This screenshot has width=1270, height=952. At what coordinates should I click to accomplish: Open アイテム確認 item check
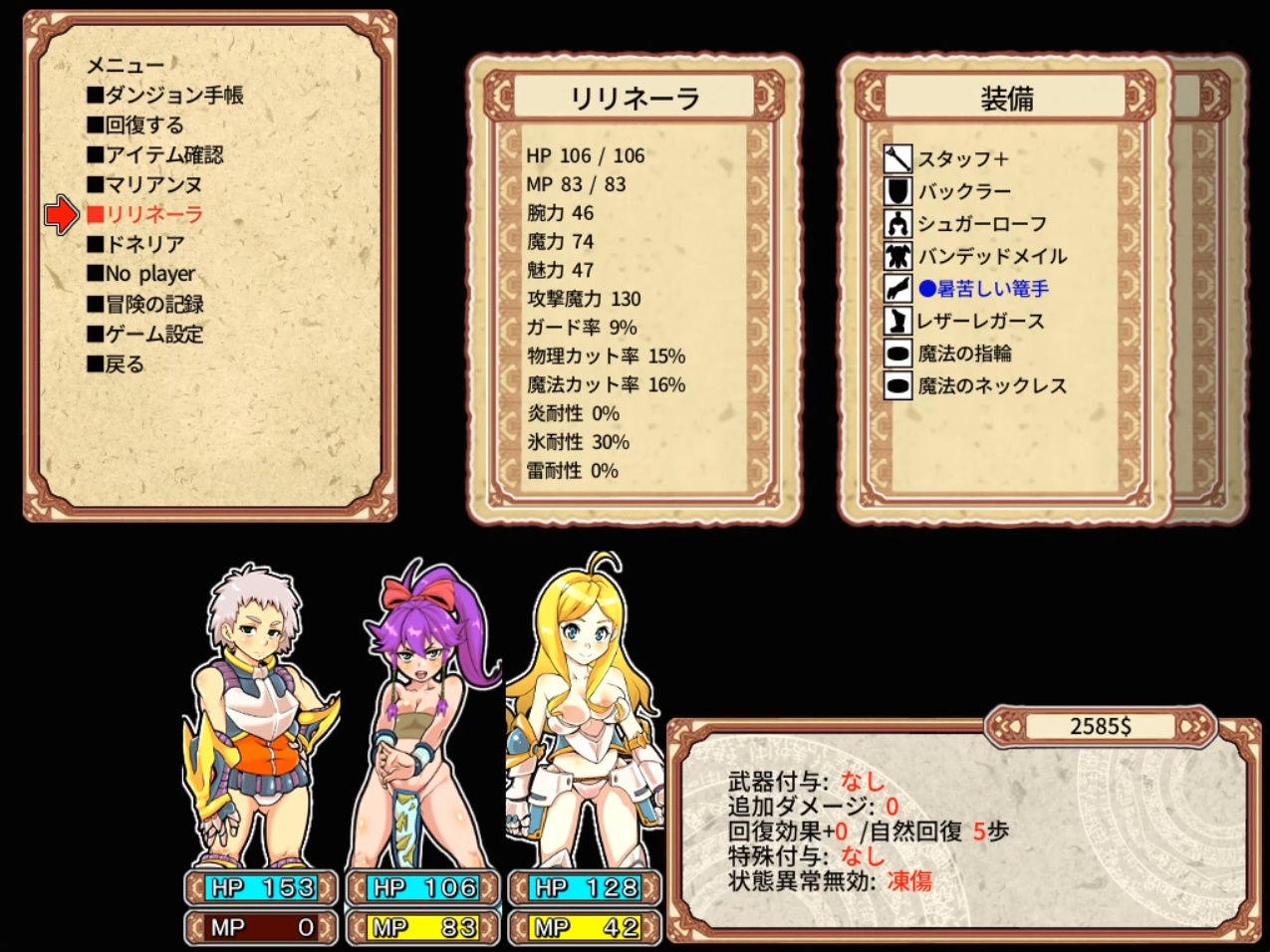pyautogui.click(x=154, y=155)
